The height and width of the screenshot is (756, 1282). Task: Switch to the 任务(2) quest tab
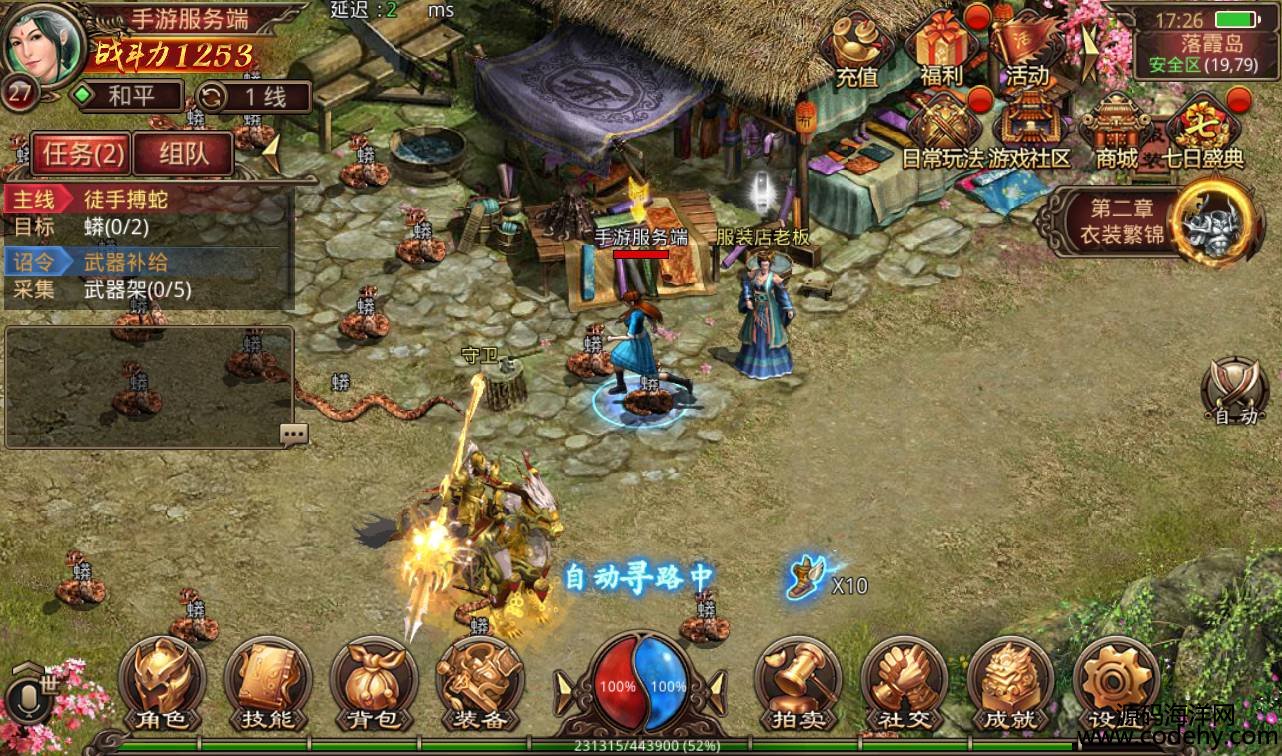coord(83,154)
